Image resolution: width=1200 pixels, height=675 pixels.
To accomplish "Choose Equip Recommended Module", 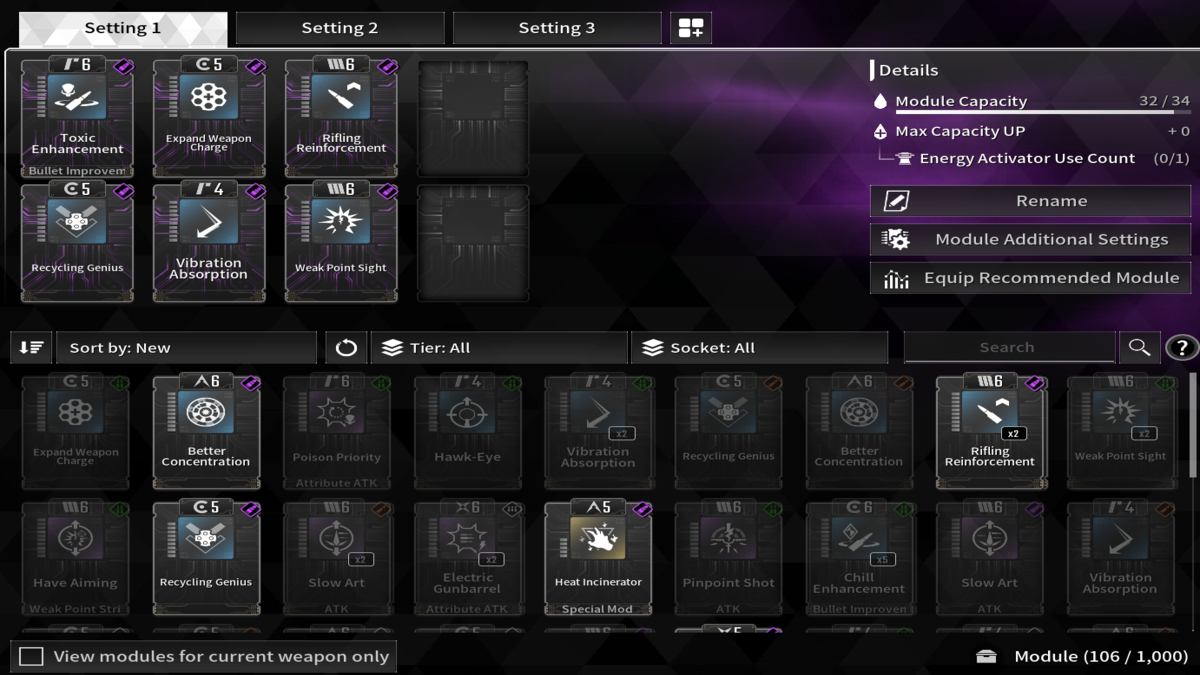I will 1030,278.
